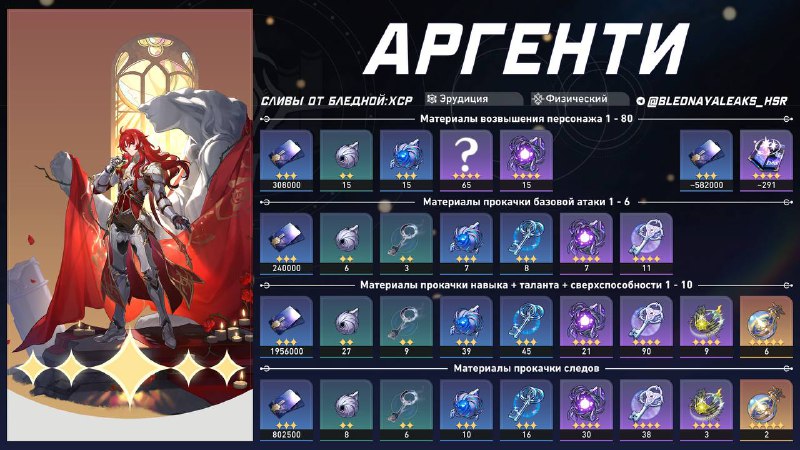Choose the material tile showing 27
This screenshot has height=450, width=800.
(x=345, y=321)
